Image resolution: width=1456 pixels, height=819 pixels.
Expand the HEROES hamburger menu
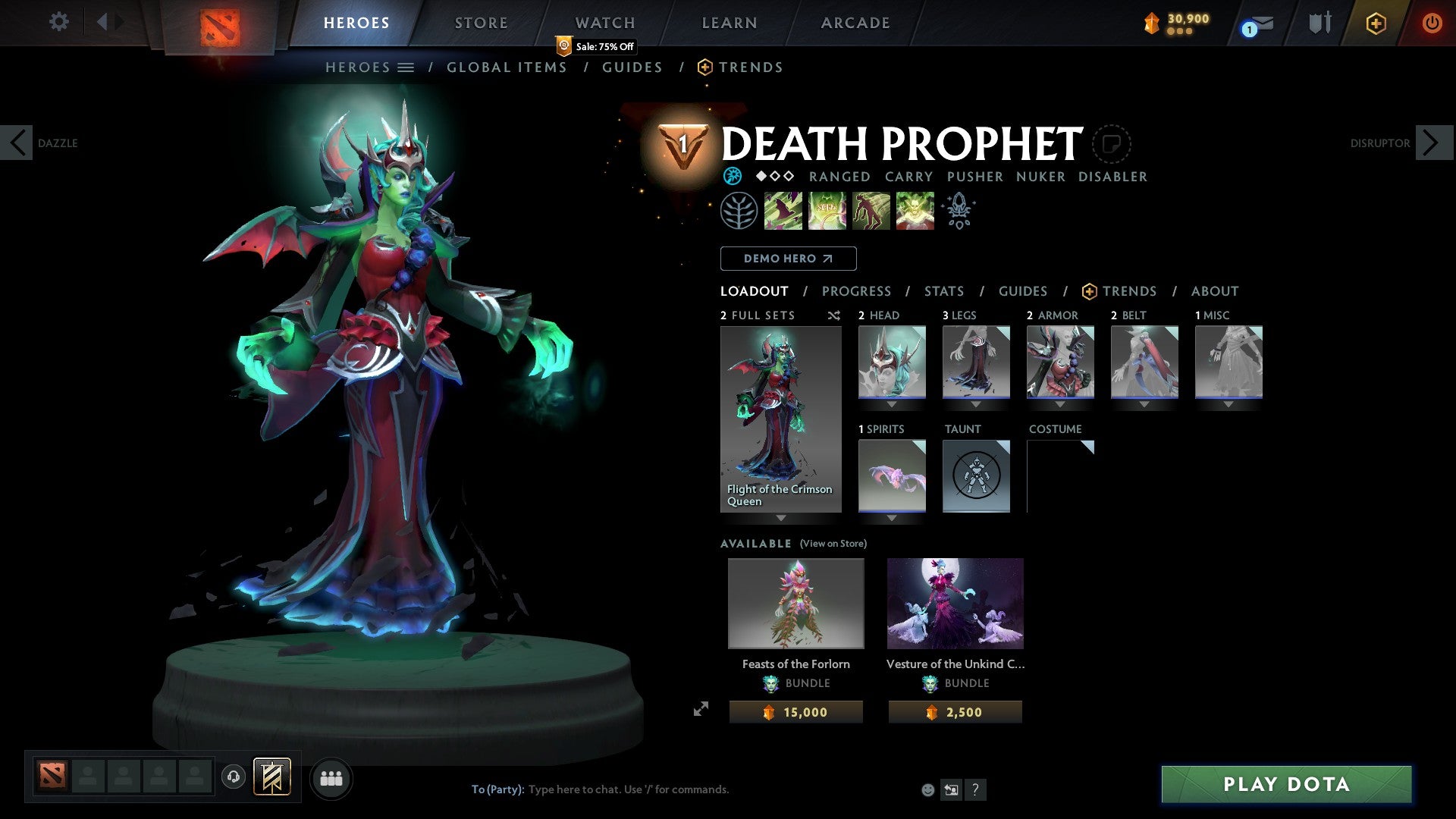pyautogui.click(x=406, y=67)
